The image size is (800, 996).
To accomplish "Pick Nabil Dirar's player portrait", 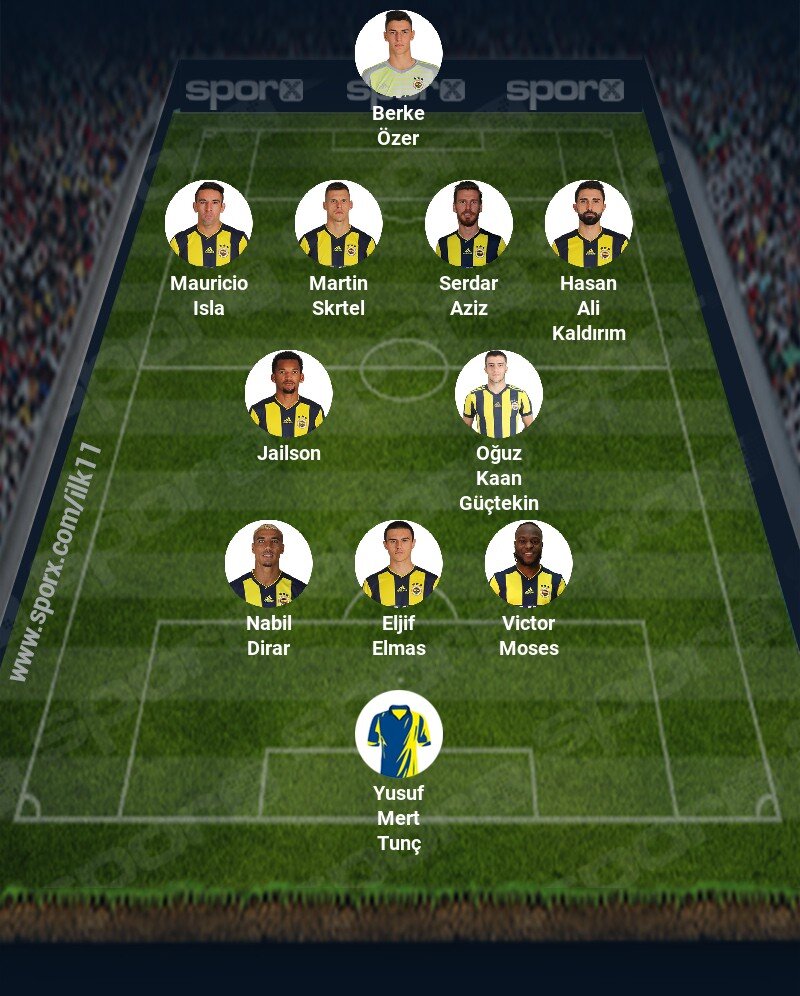I will [268, 564].
